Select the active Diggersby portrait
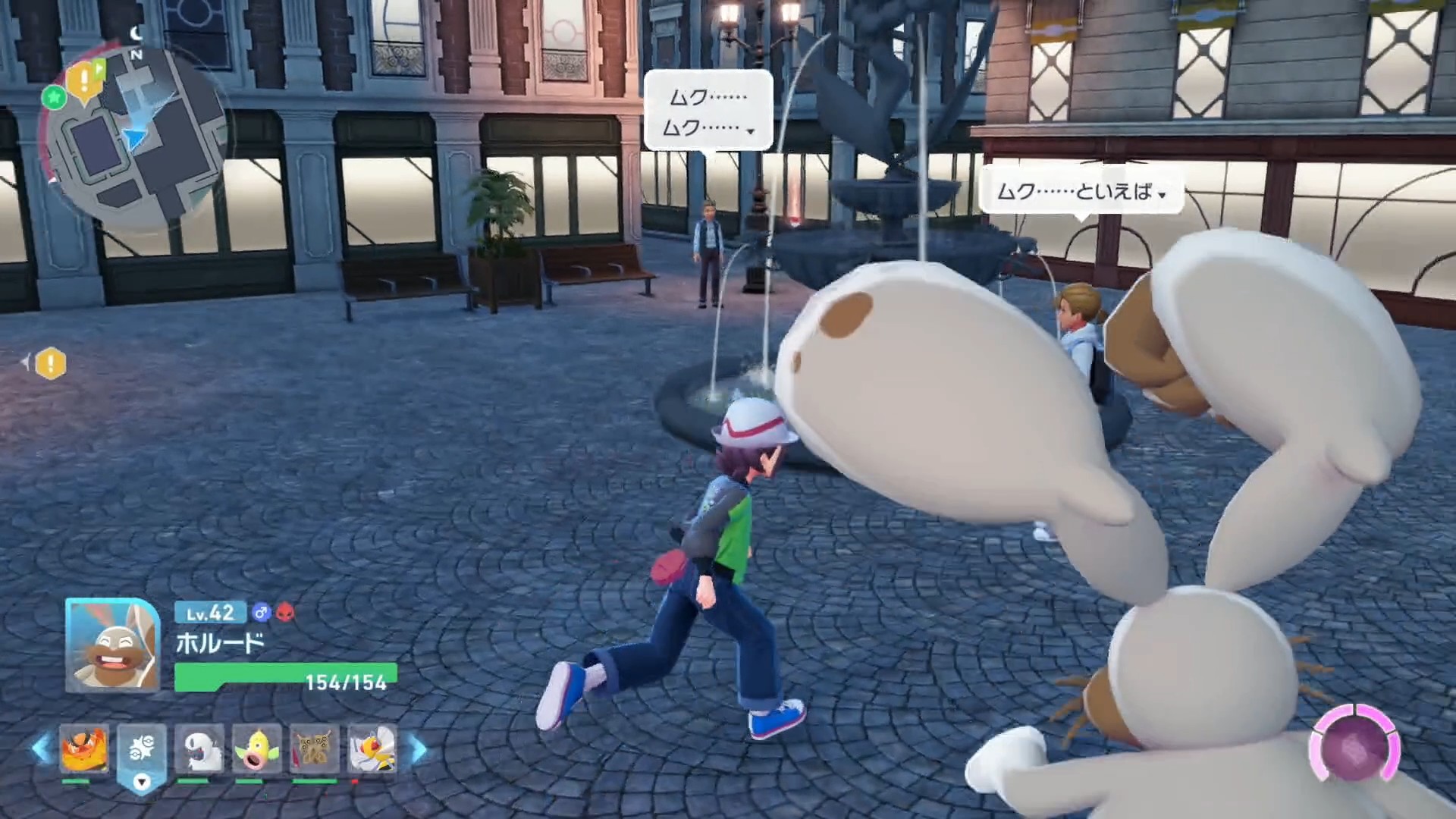 pyautogui.click(x=112, y=645)
